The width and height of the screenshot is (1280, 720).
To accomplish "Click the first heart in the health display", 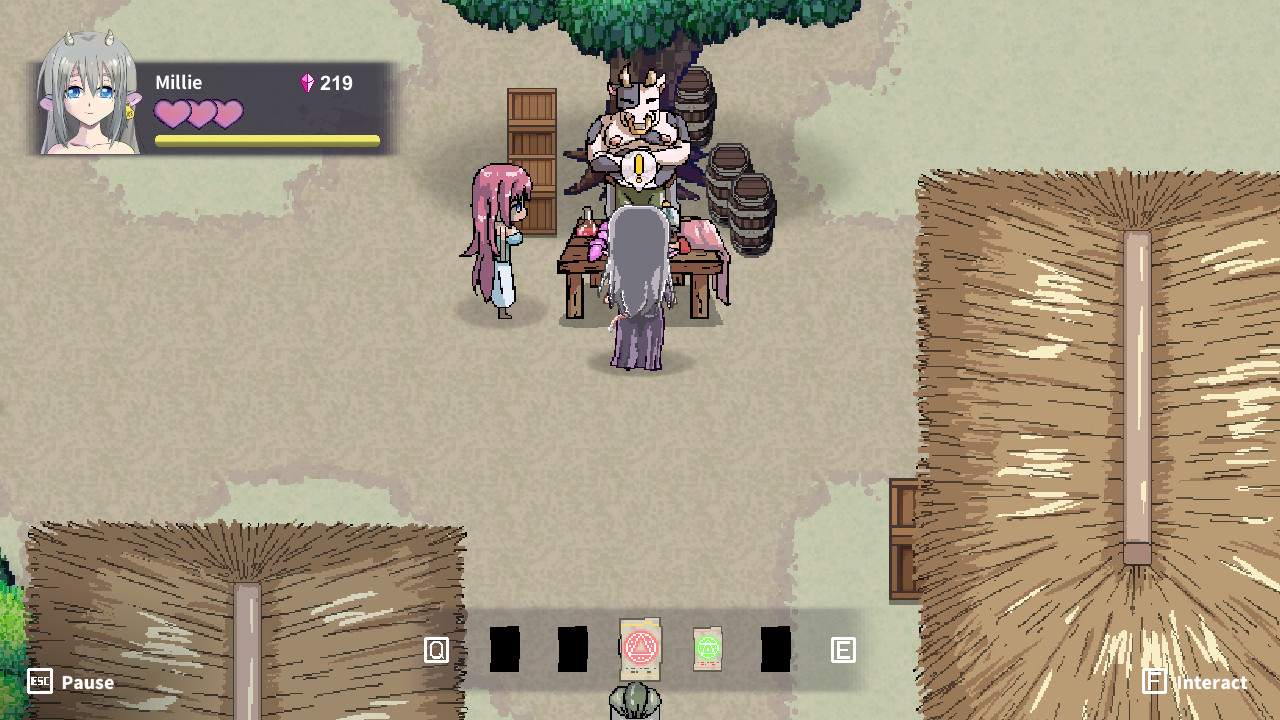I will pyautogui.click(x=172, y=115).
